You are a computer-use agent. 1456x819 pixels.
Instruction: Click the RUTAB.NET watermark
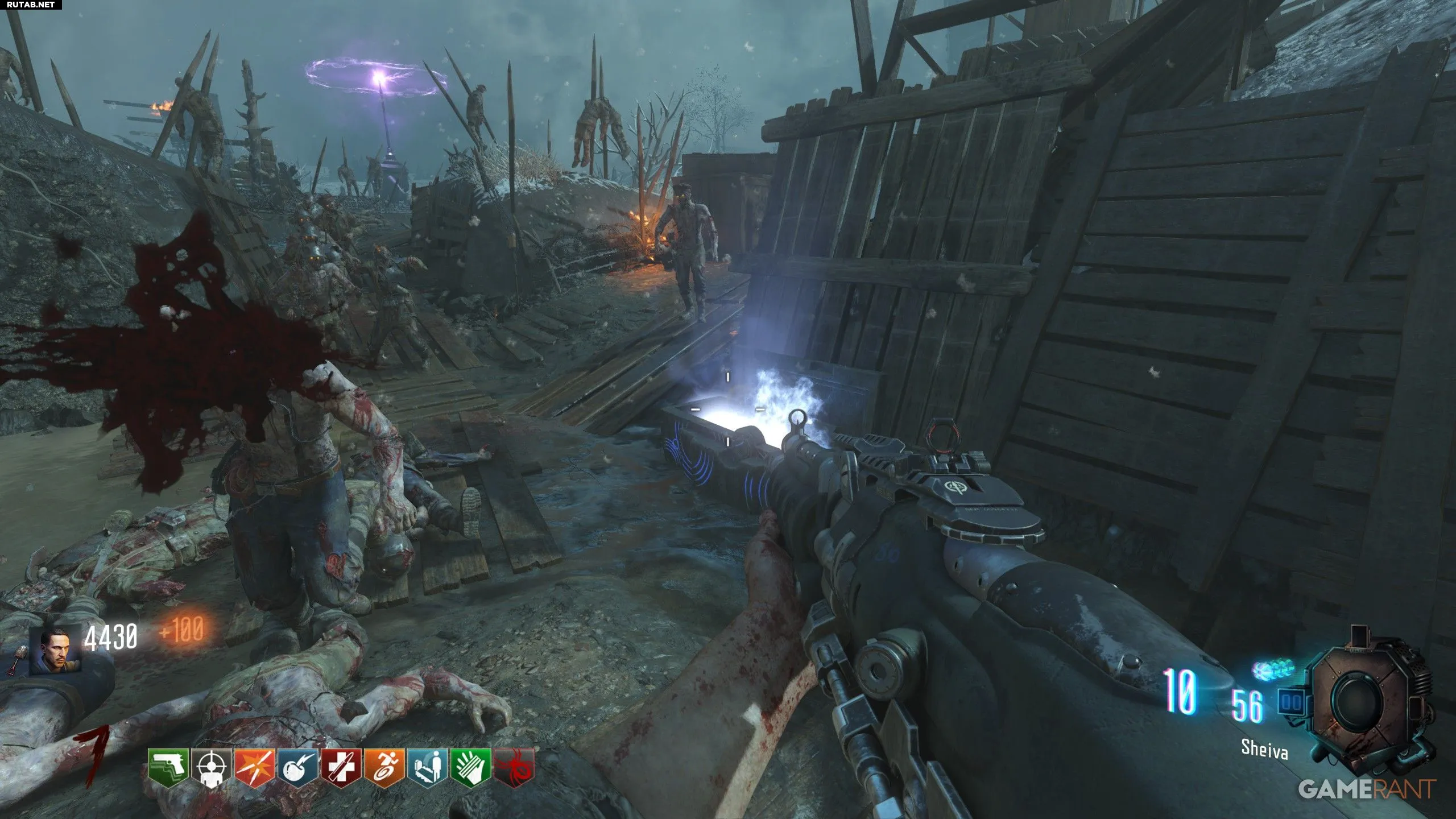click(x=31, y=5)
